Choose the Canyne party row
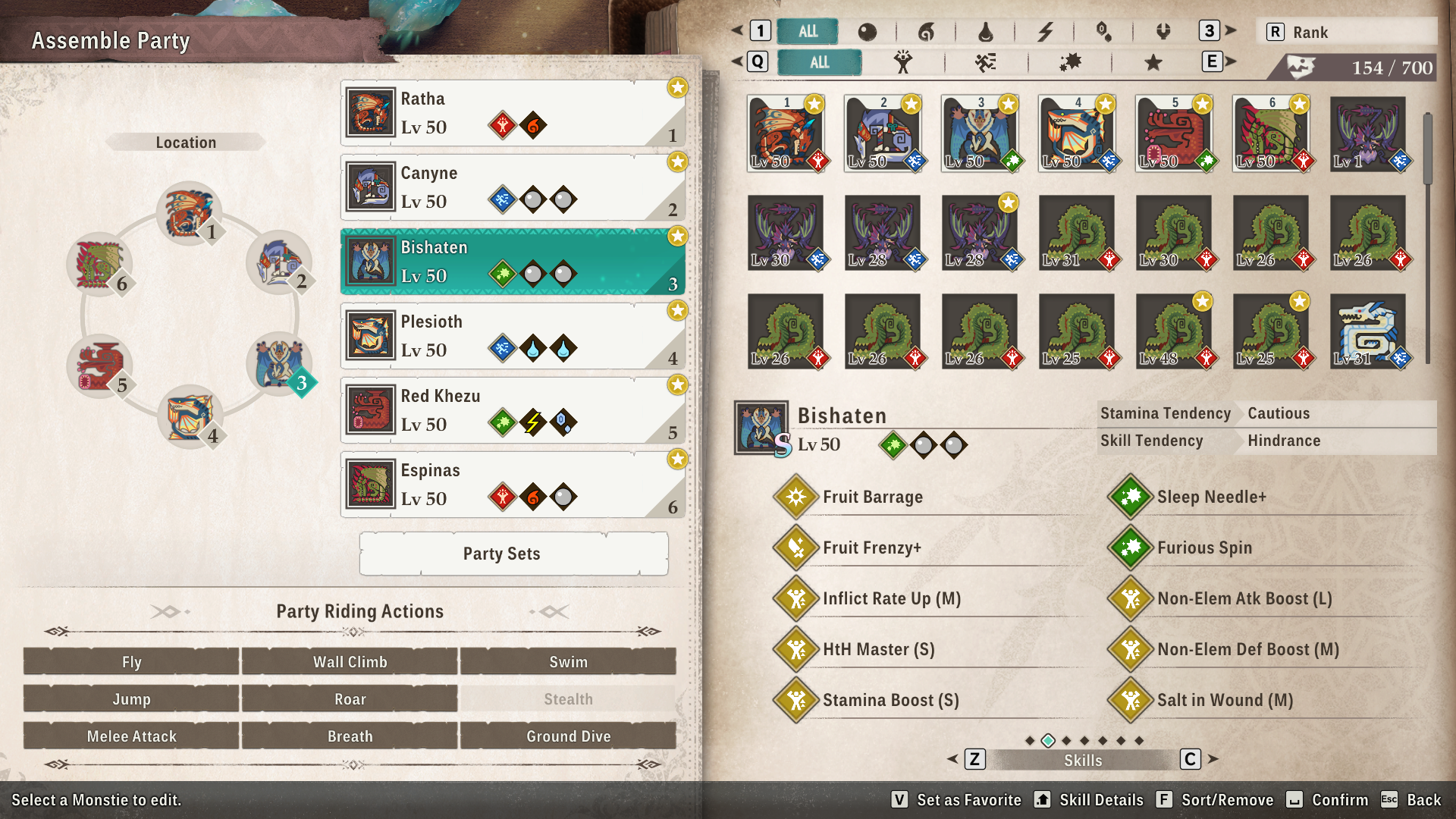This screenshot has height=819, width=1456. 513,187
